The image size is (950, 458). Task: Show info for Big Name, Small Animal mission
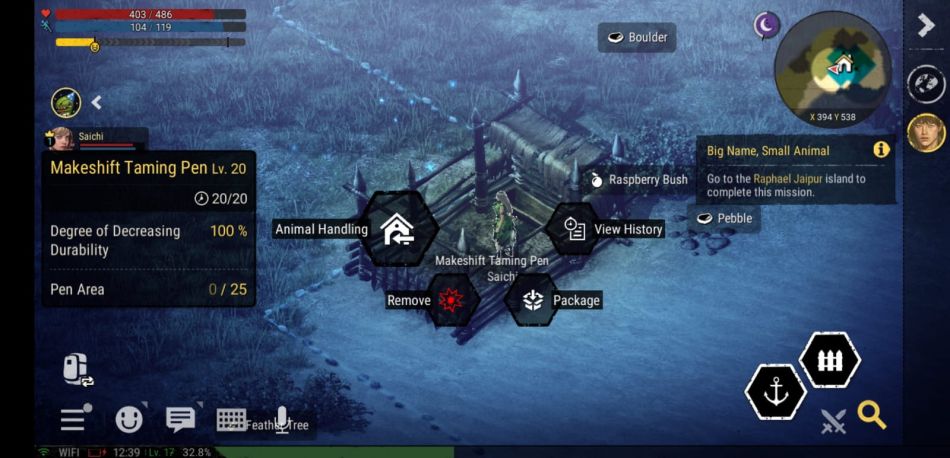[x=881, y=150]
